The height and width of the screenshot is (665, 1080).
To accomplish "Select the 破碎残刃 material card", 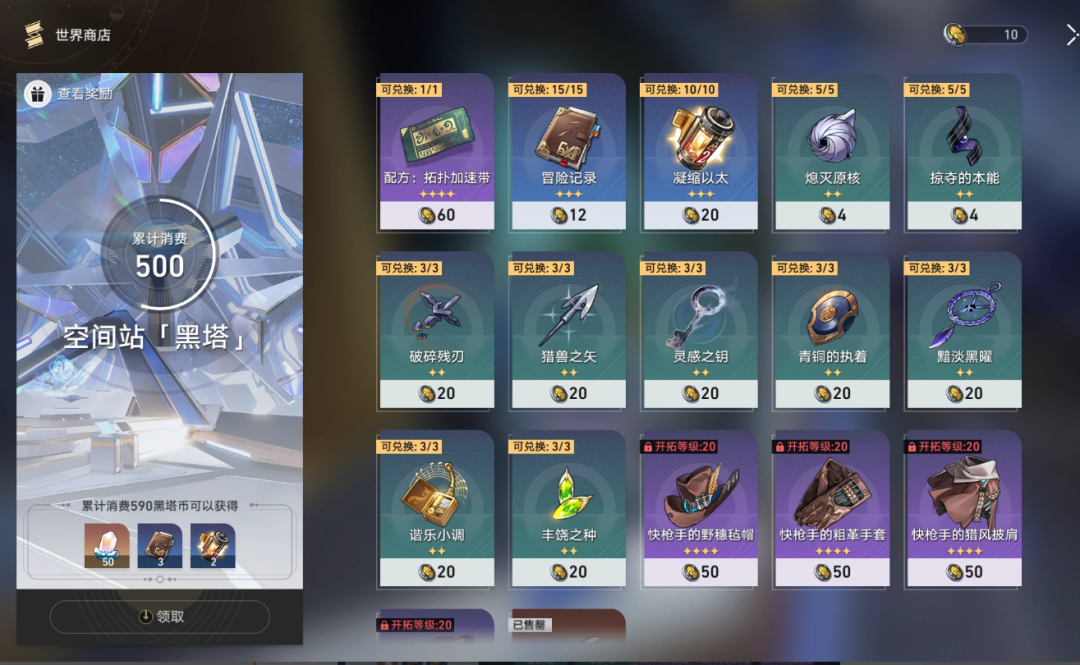I will (436, 329).
